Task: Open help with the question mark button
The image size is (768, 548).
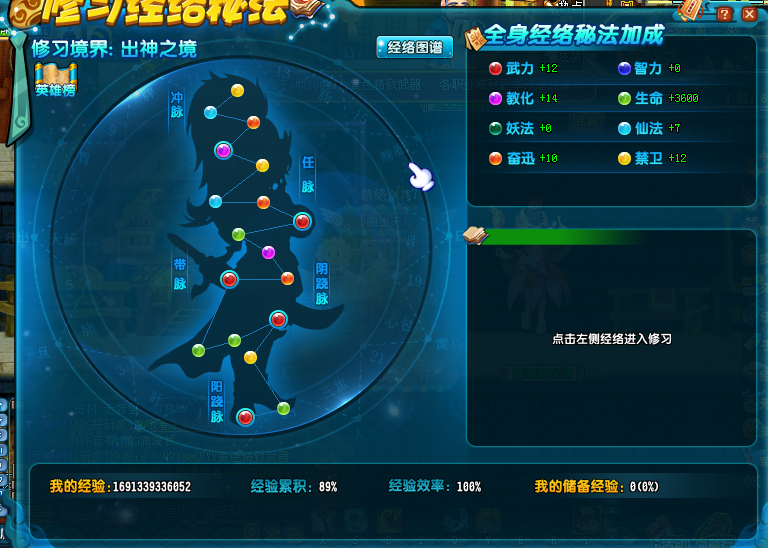Action: point(725,15)
